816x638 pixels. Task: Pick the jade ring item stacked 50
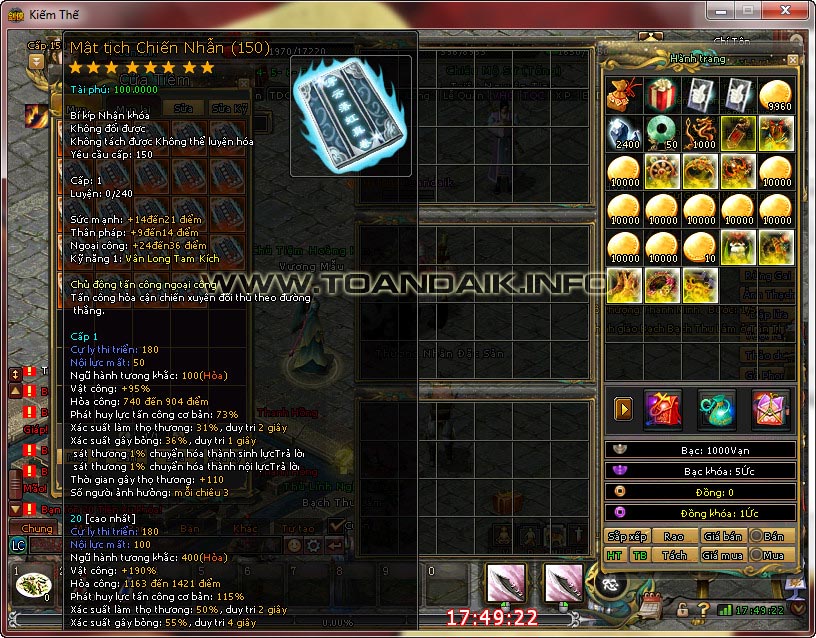pyautogui.click(x=661, y=133)
